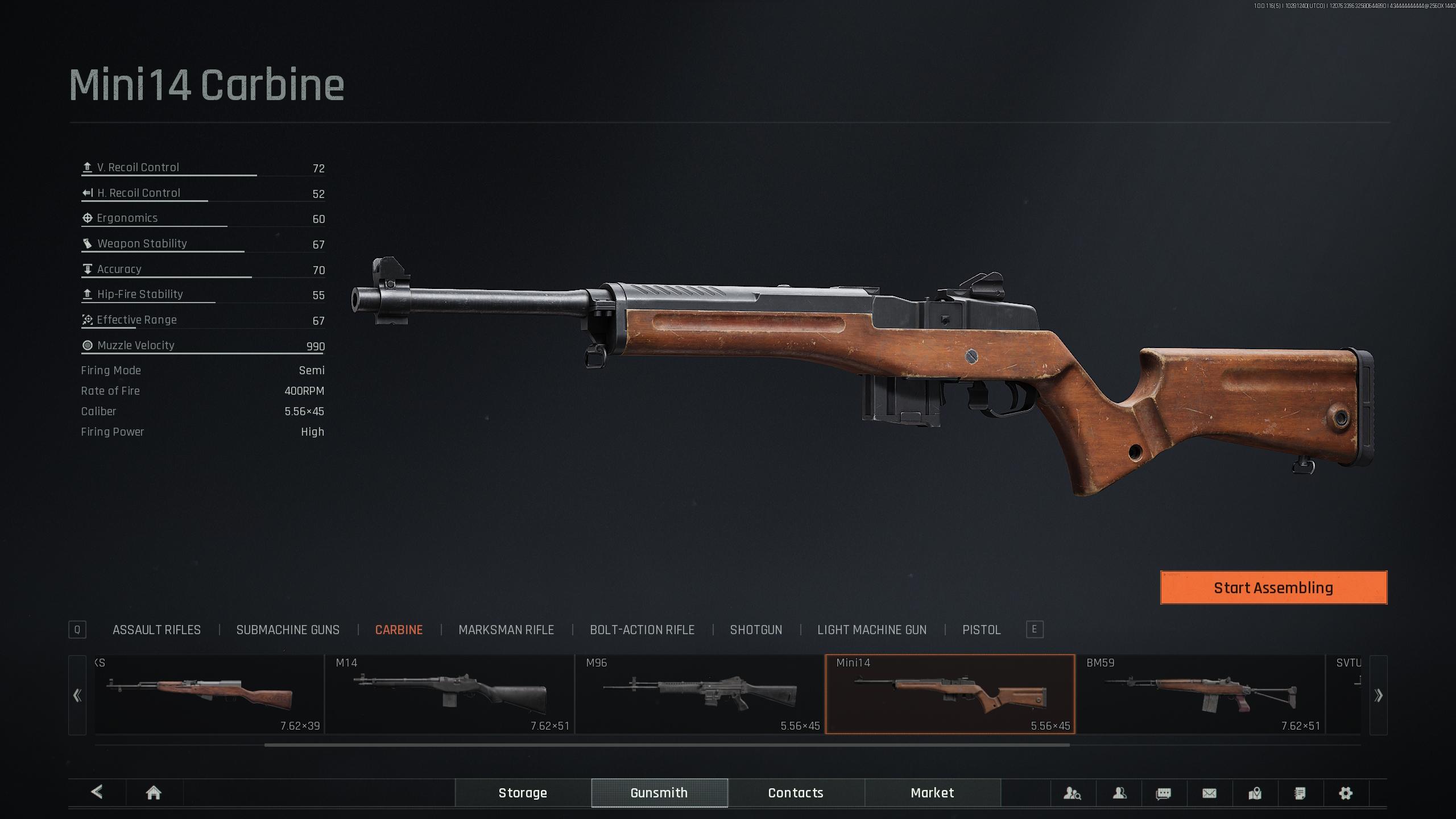The height and width of the screenshot is (819, 1456).
Task: Open the Submachine Guns category
Action: [x=288, y=630]
